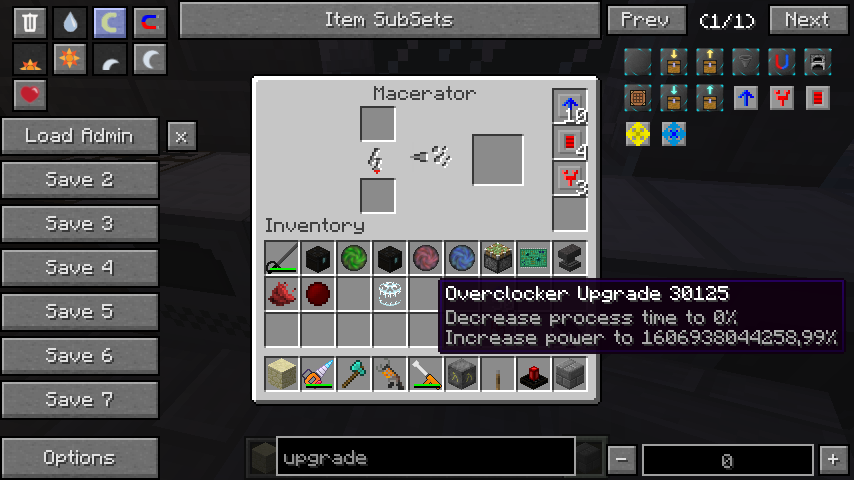
Task: Click the upgrade search field
Action: tap(425, 458)
